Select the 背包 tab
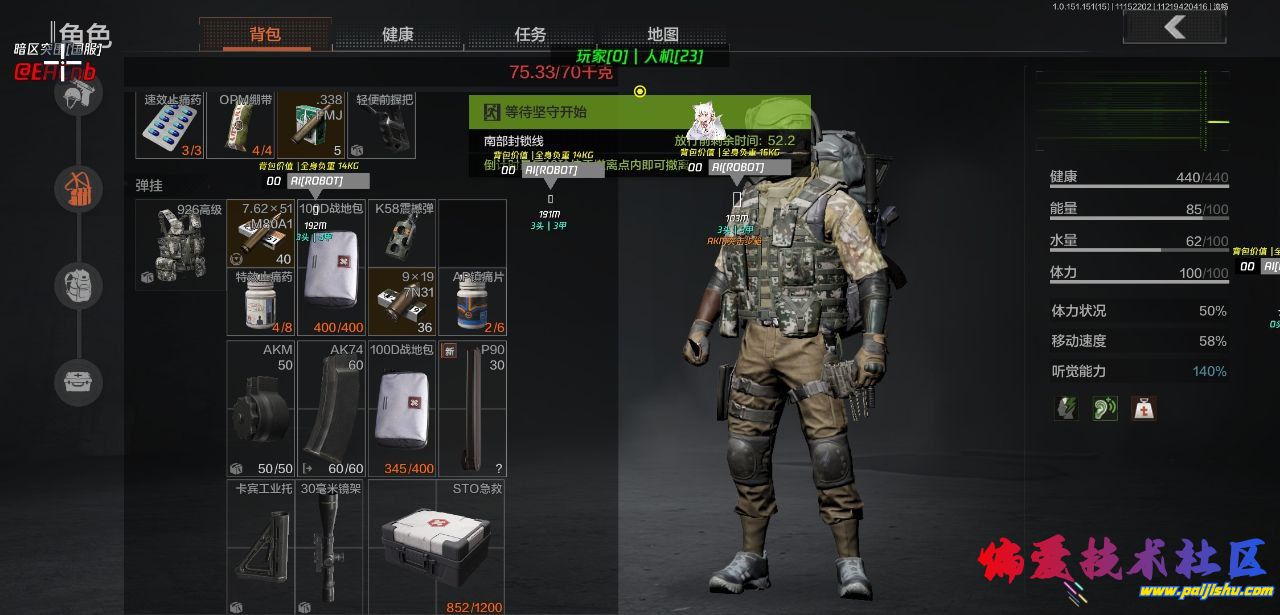1280x615 pixels. [x=265, y=34]
